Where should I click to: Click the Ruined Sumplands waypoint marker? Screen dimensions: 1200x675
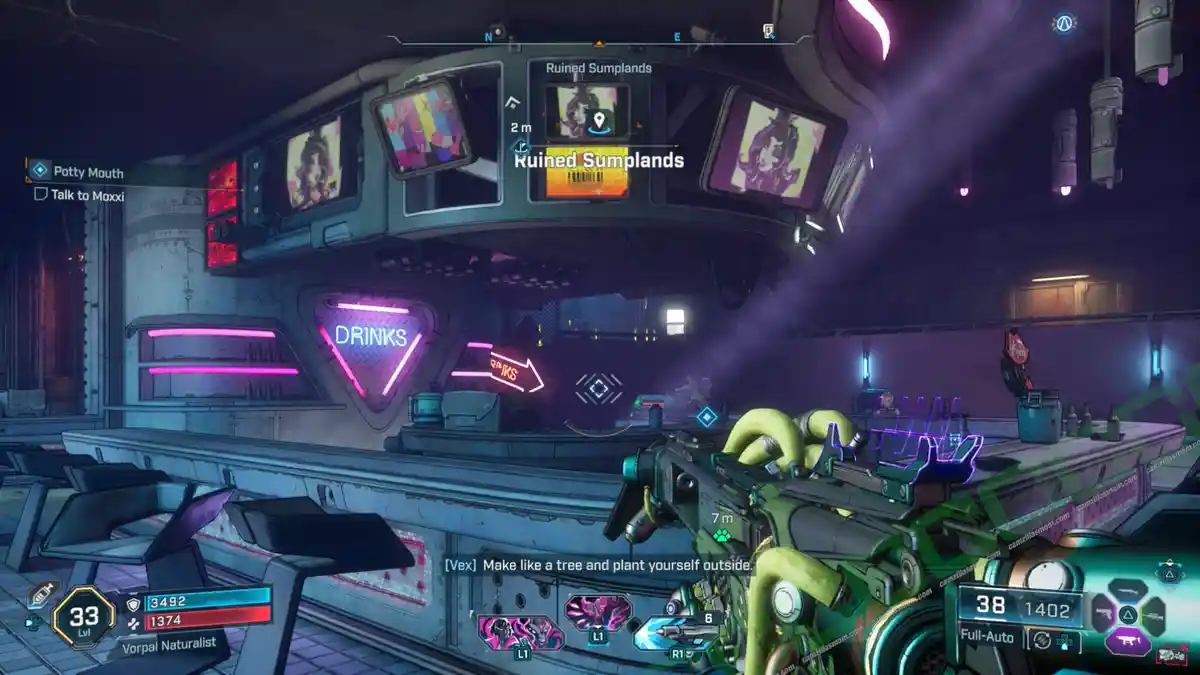(599, 122)
